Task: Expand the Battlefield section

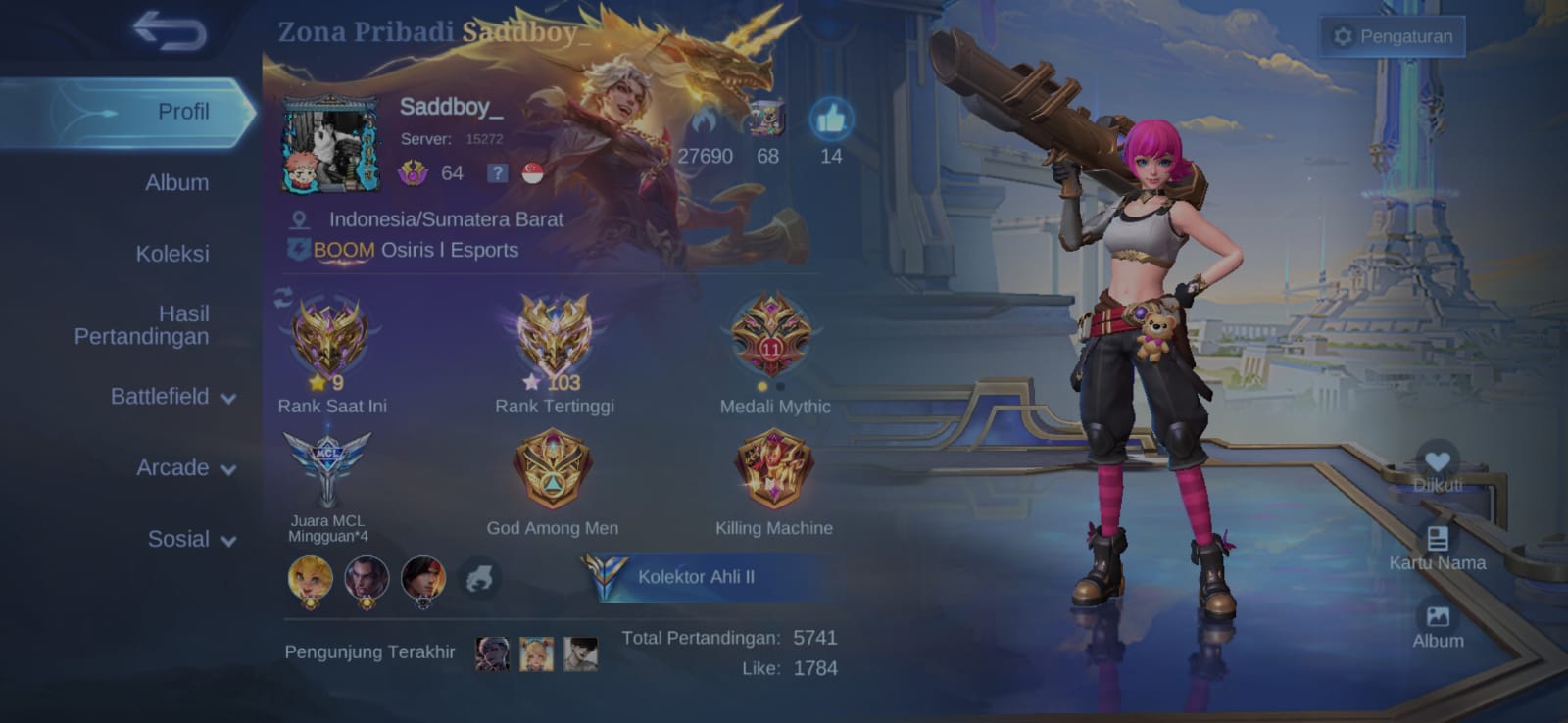Action: 171,397
